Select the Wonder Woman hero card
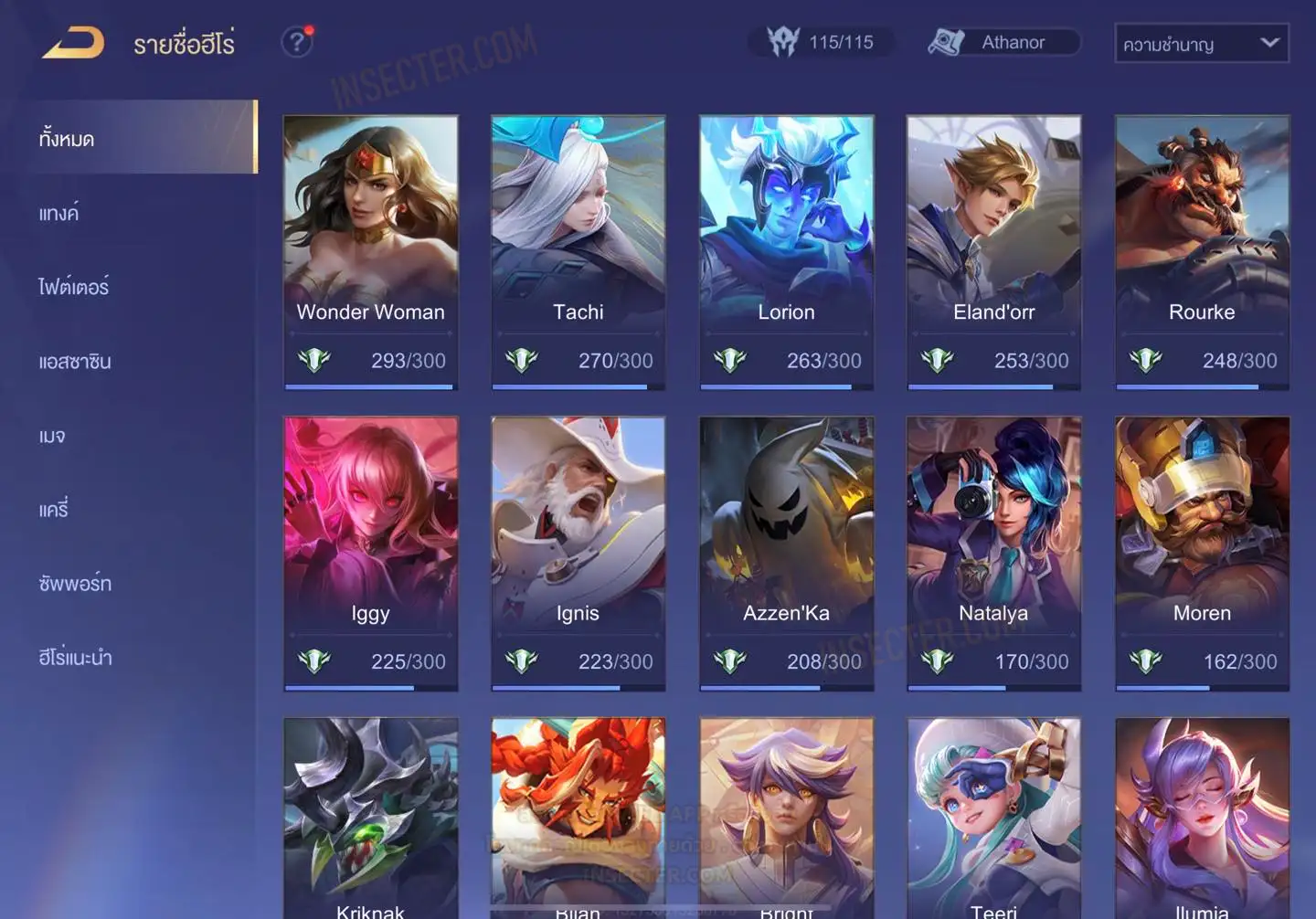This screenshot has height=919, width=1316. [370, 251]
